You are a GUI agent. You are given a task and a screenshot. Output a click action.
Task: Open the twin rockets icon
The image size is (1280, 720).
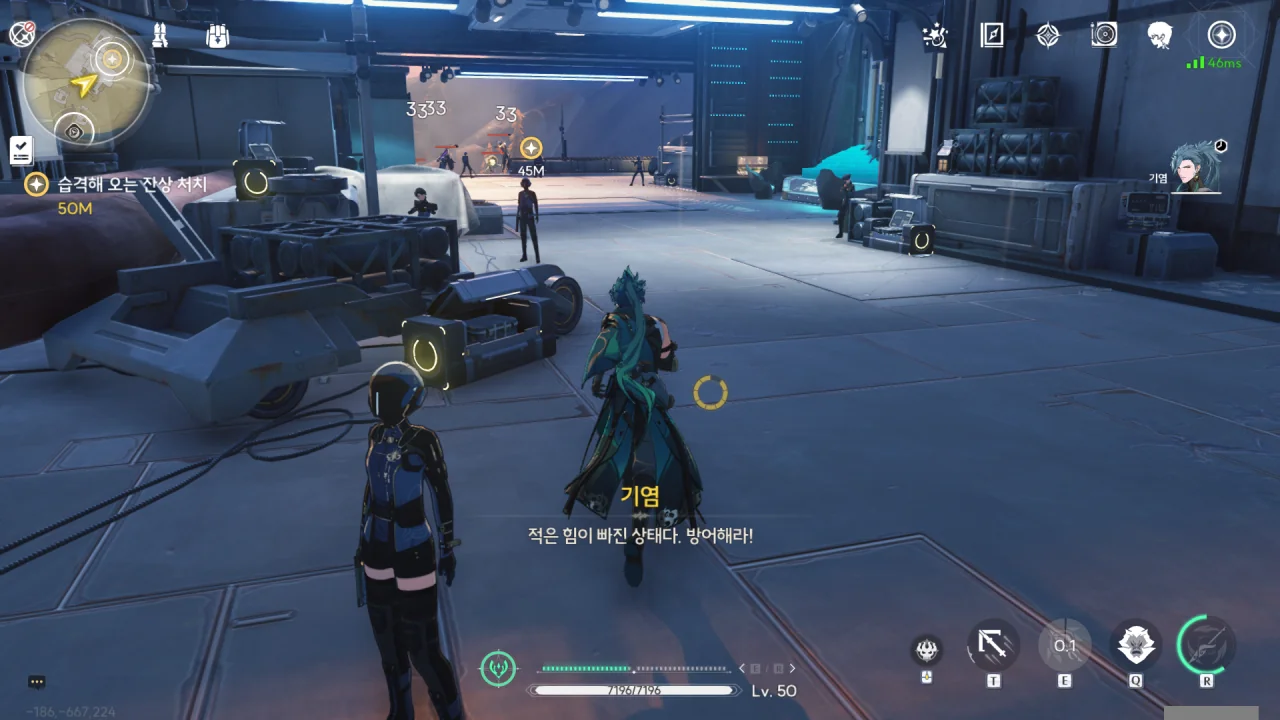160,36
